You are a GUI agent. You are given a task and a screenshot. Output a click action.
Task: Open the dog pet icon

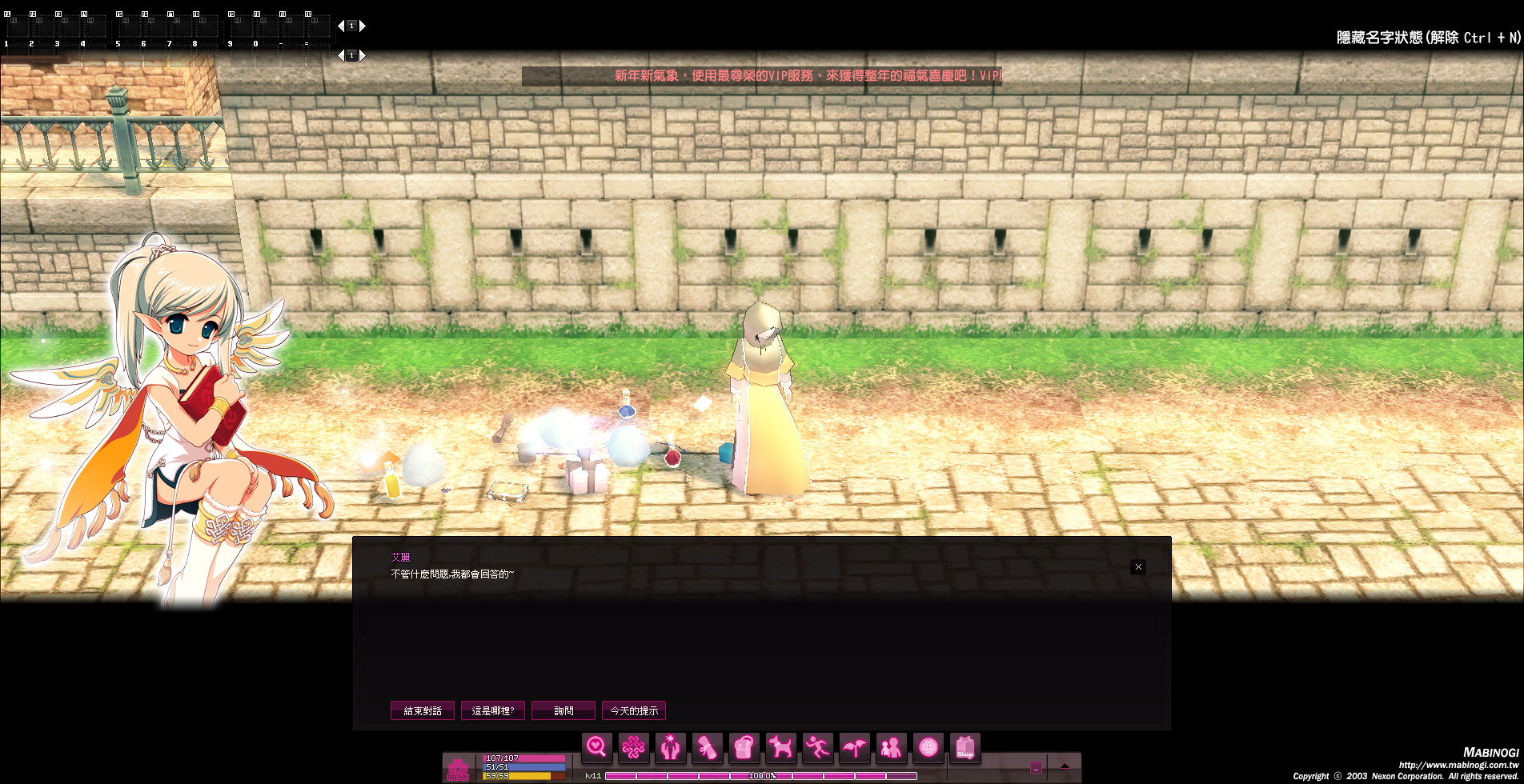780,748
